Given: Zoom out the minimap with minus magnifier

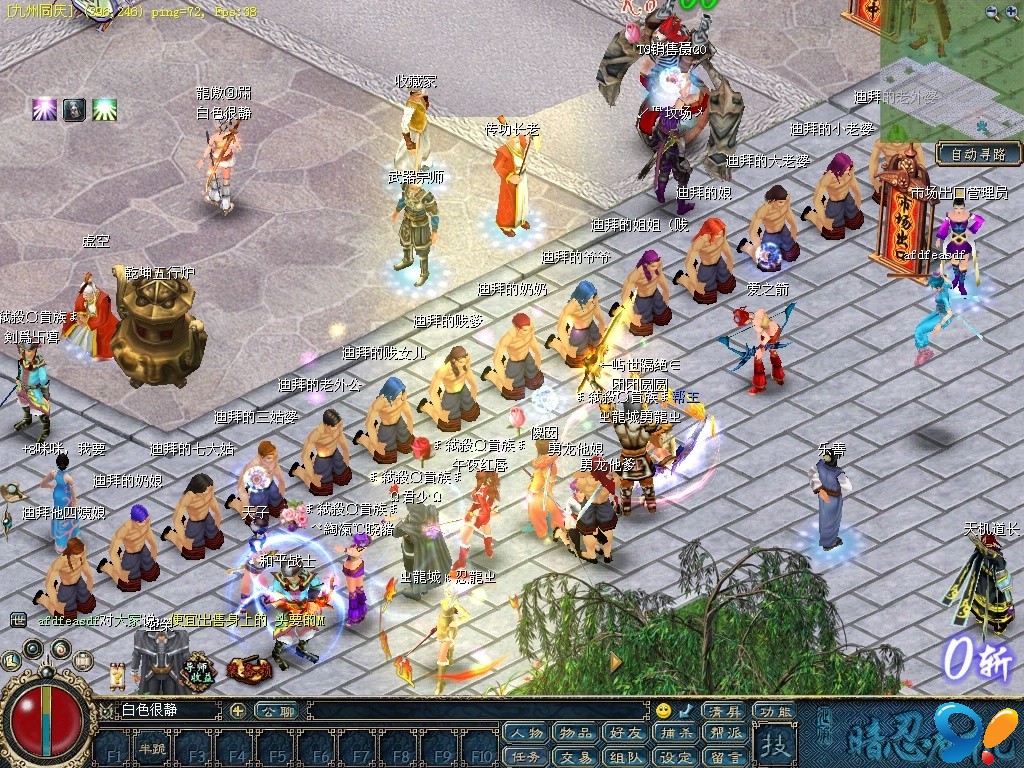Looking at the screenshot, I should tap(1013, 13).
